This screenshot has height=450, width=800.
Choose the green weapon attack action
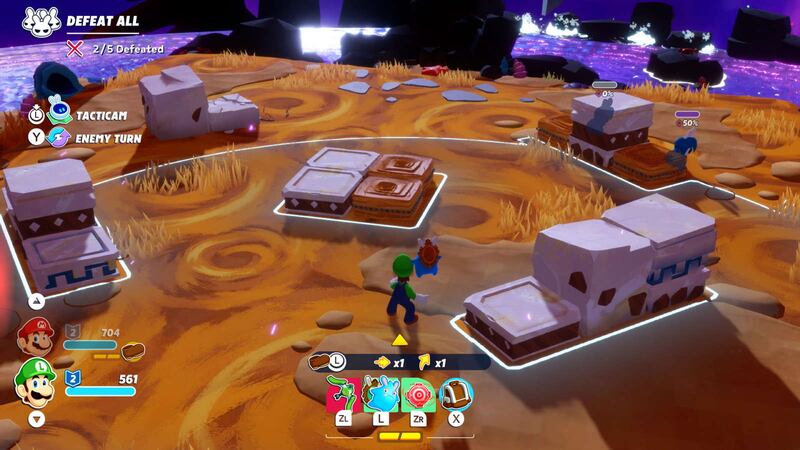tap(343, 394)
